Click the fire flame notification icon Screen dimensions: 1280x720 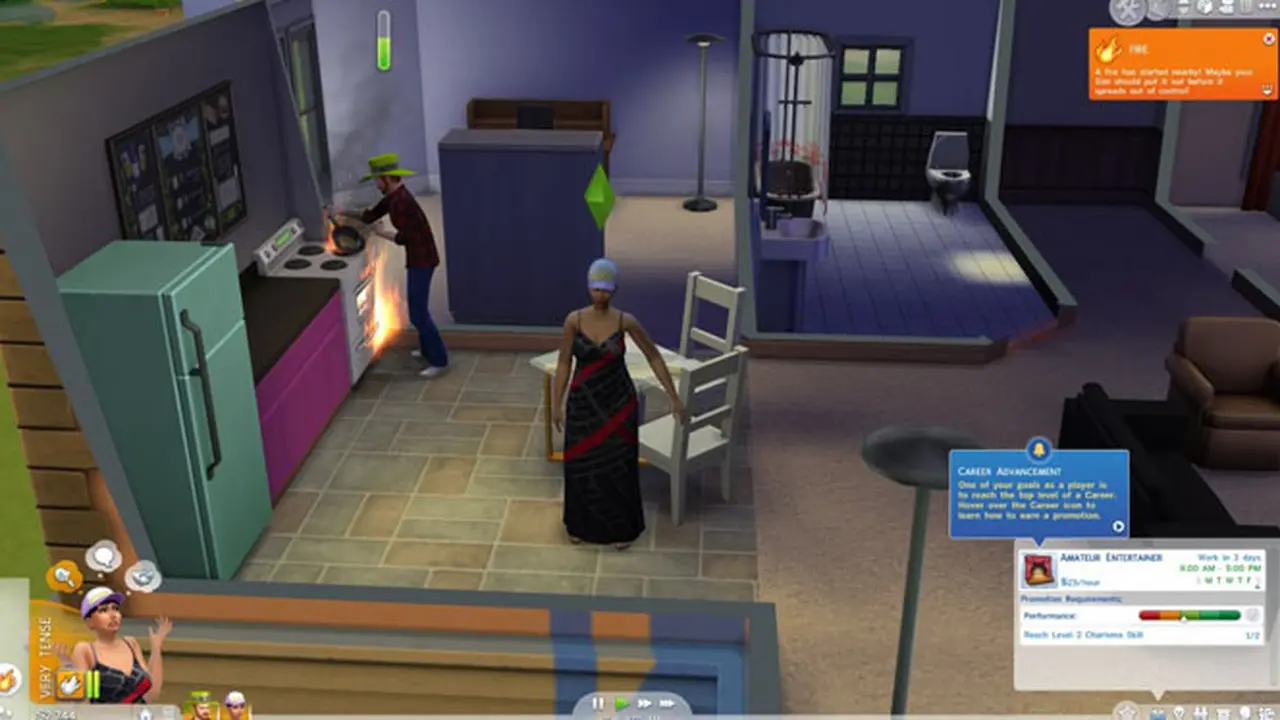(x=1110, y=48)
